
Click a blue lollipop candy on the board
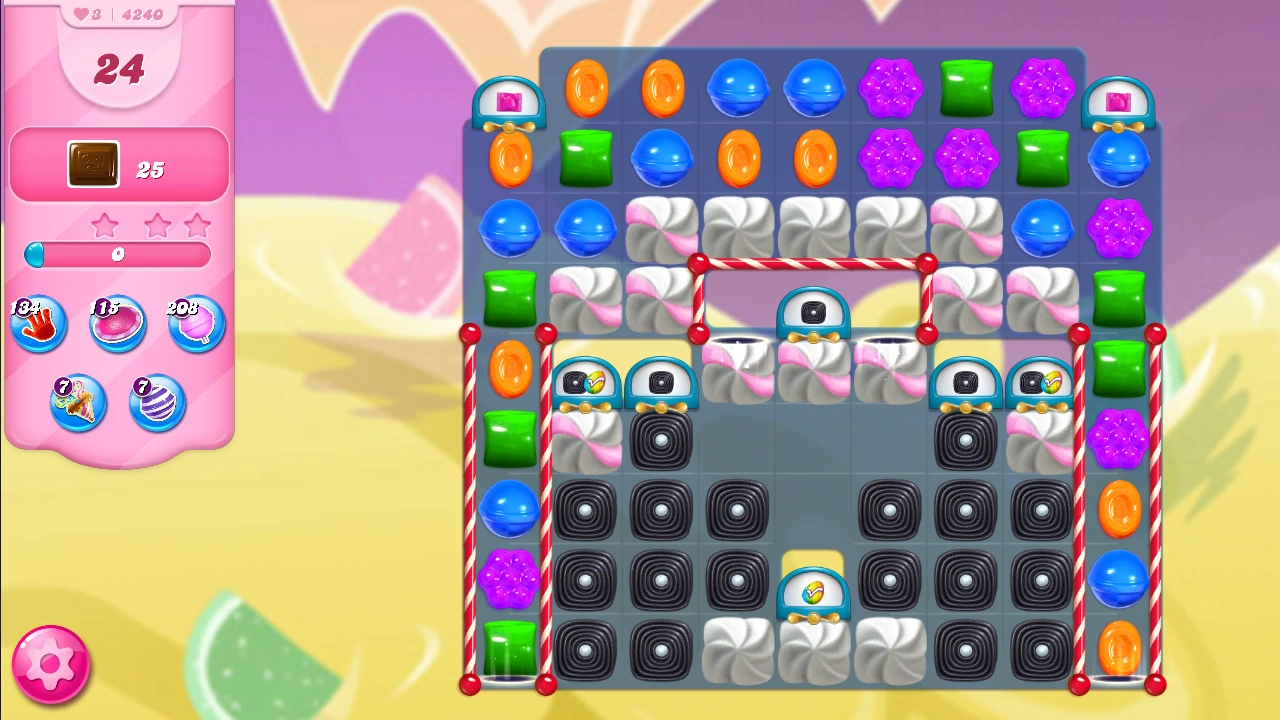[x=737, y=88]
